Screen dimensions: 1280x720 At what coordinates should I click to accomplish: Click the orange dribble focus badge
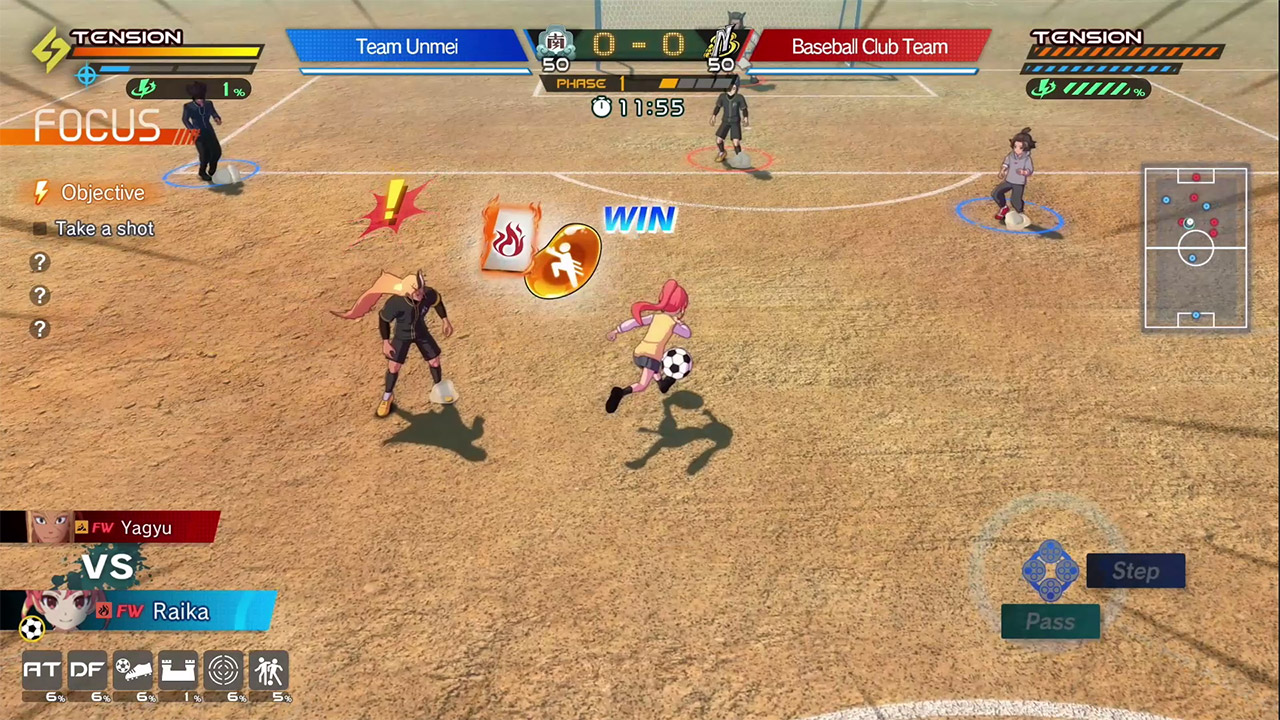click(x=562, y=261)
